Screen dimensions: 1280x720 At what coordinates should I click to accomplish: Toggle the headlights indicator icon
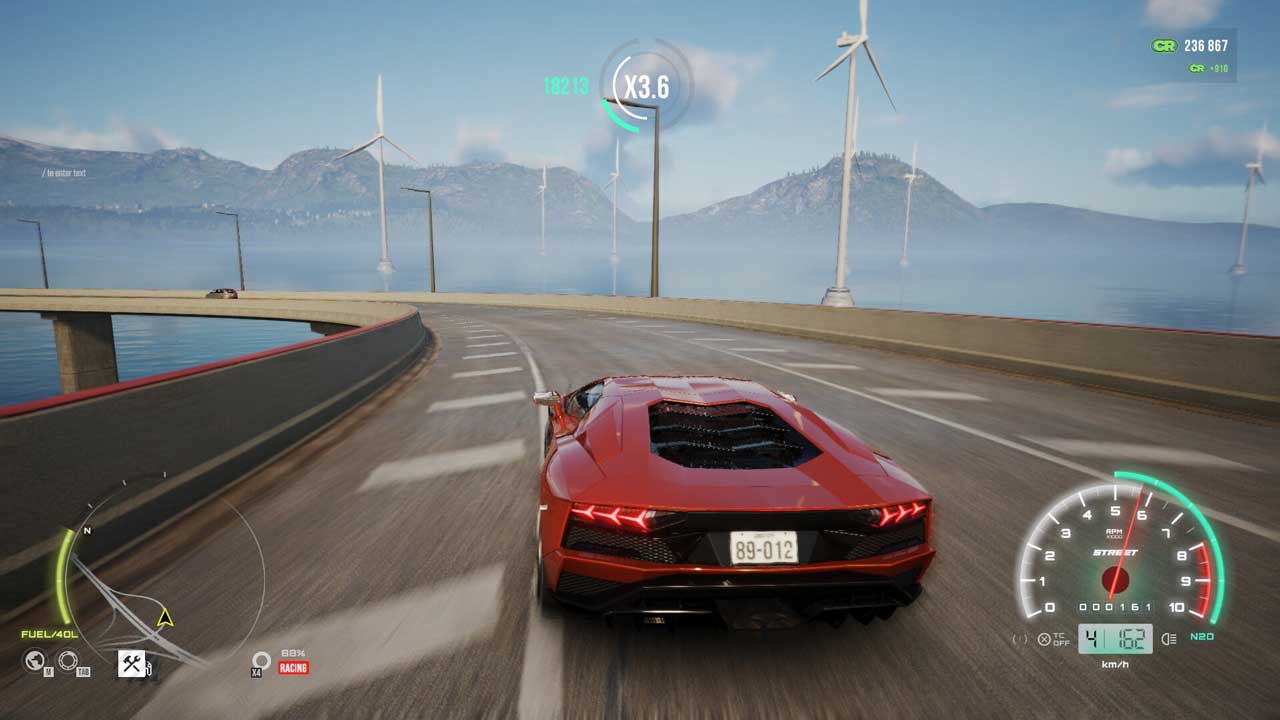pyautogui.click(x=1168, y=638)
